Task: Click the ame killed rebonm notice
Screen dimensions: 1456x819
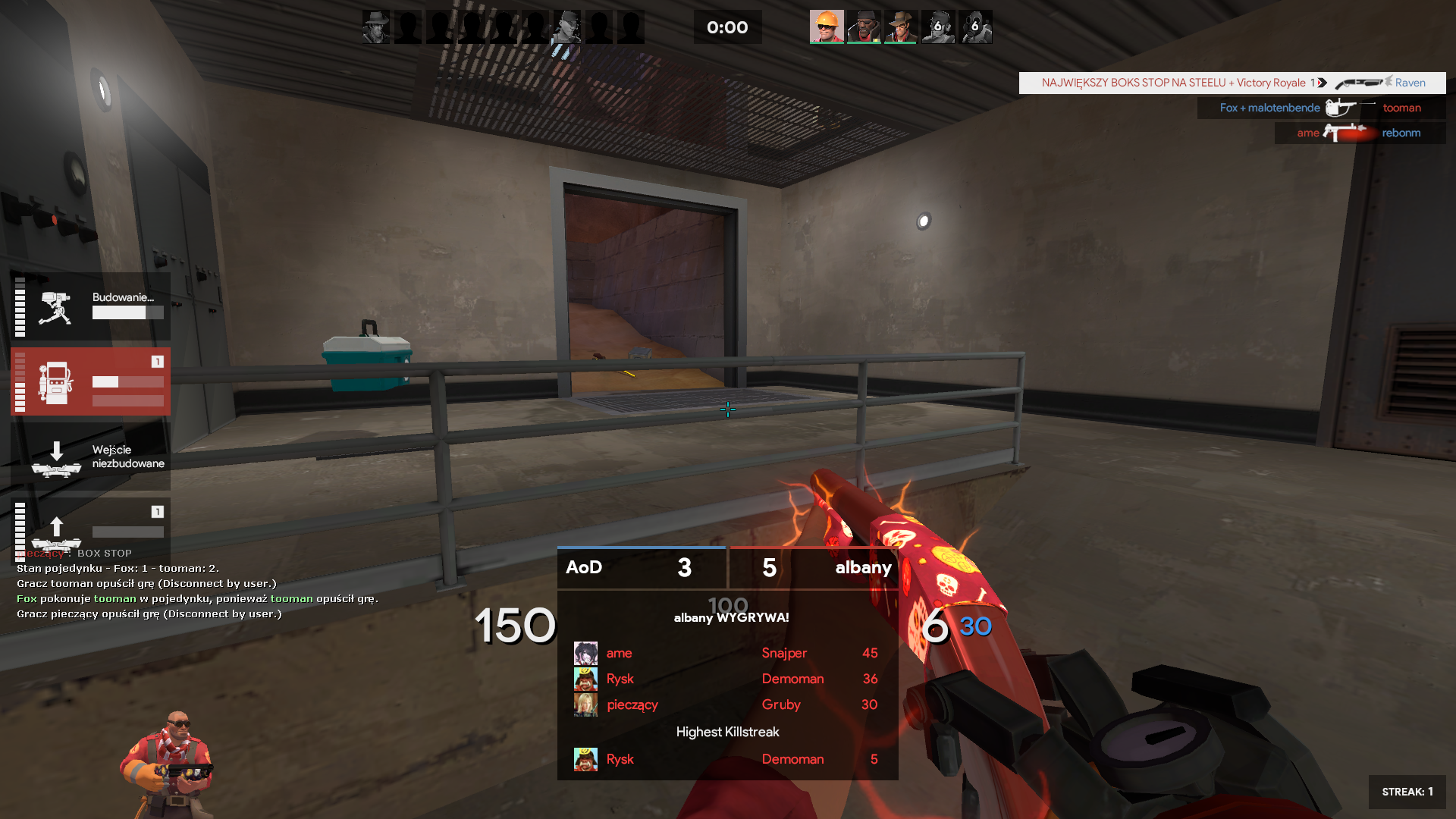Action: [x=1360, y=133]
